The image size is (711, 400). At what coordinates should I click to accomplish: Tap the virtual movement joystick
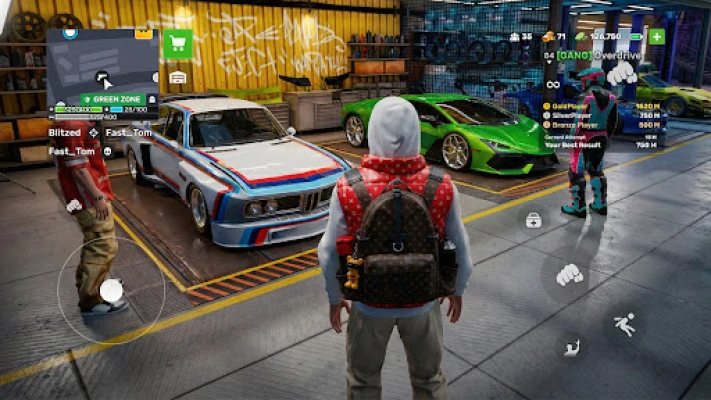click(x=111, y=290)
